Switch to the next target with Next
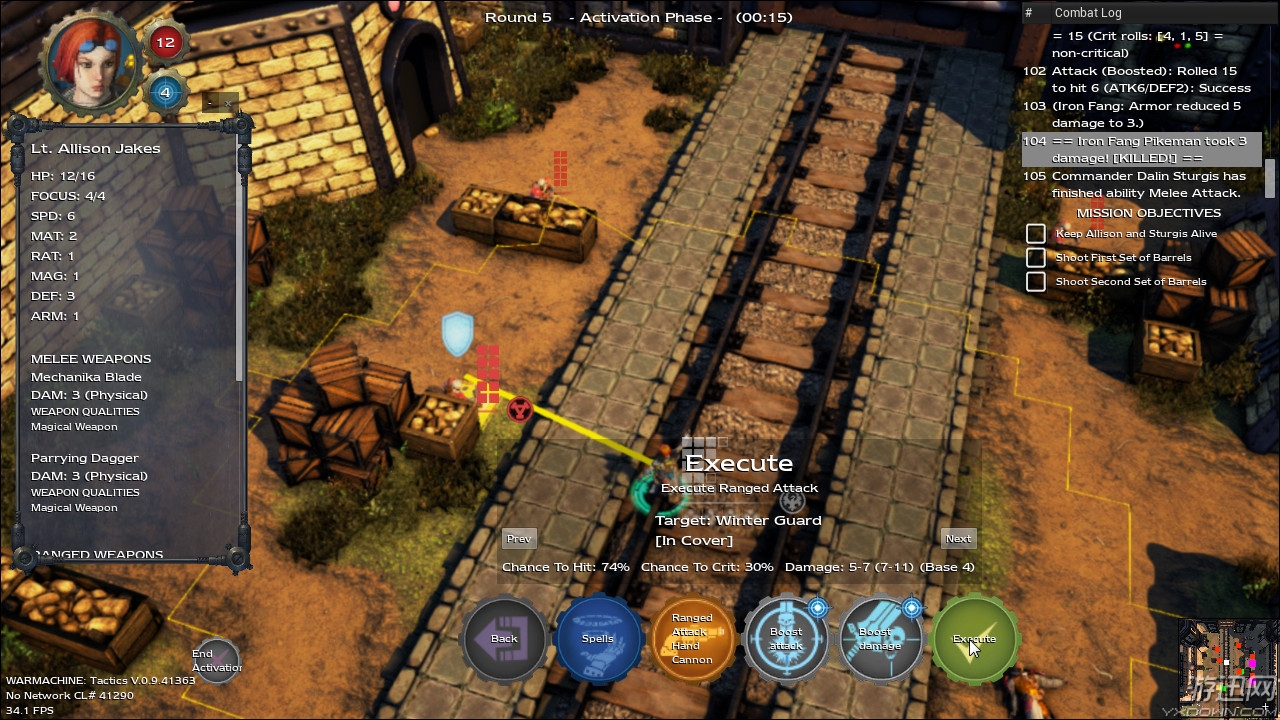 pos(958,539)
